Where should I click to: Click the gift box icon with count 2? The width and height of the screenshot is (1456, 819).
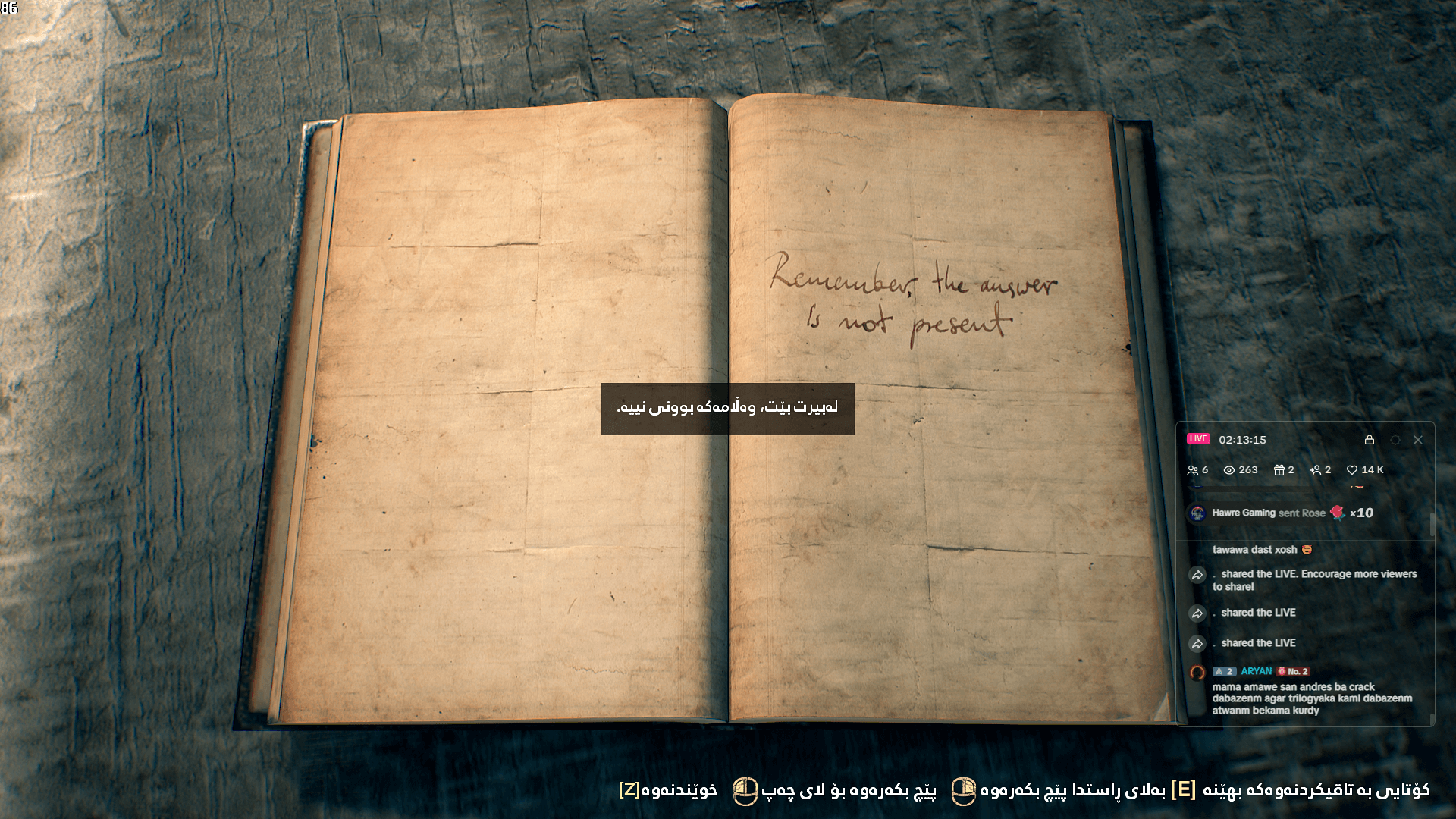pos(1279,469)
